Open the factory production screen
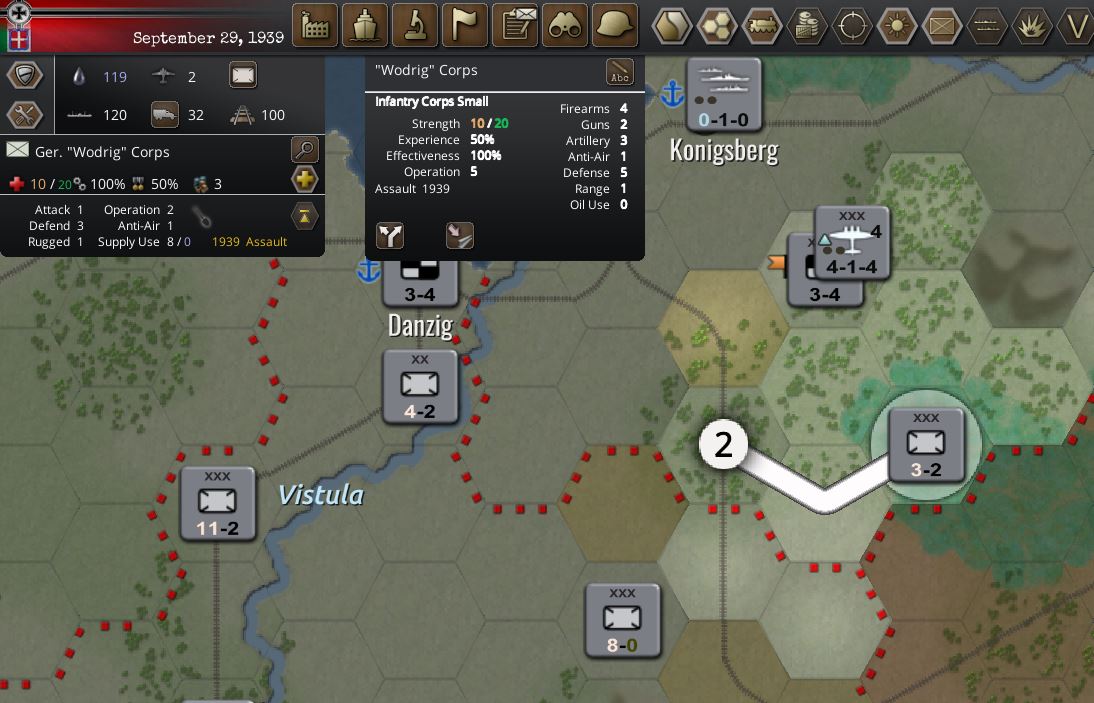1094x703 pixels. 315,25
